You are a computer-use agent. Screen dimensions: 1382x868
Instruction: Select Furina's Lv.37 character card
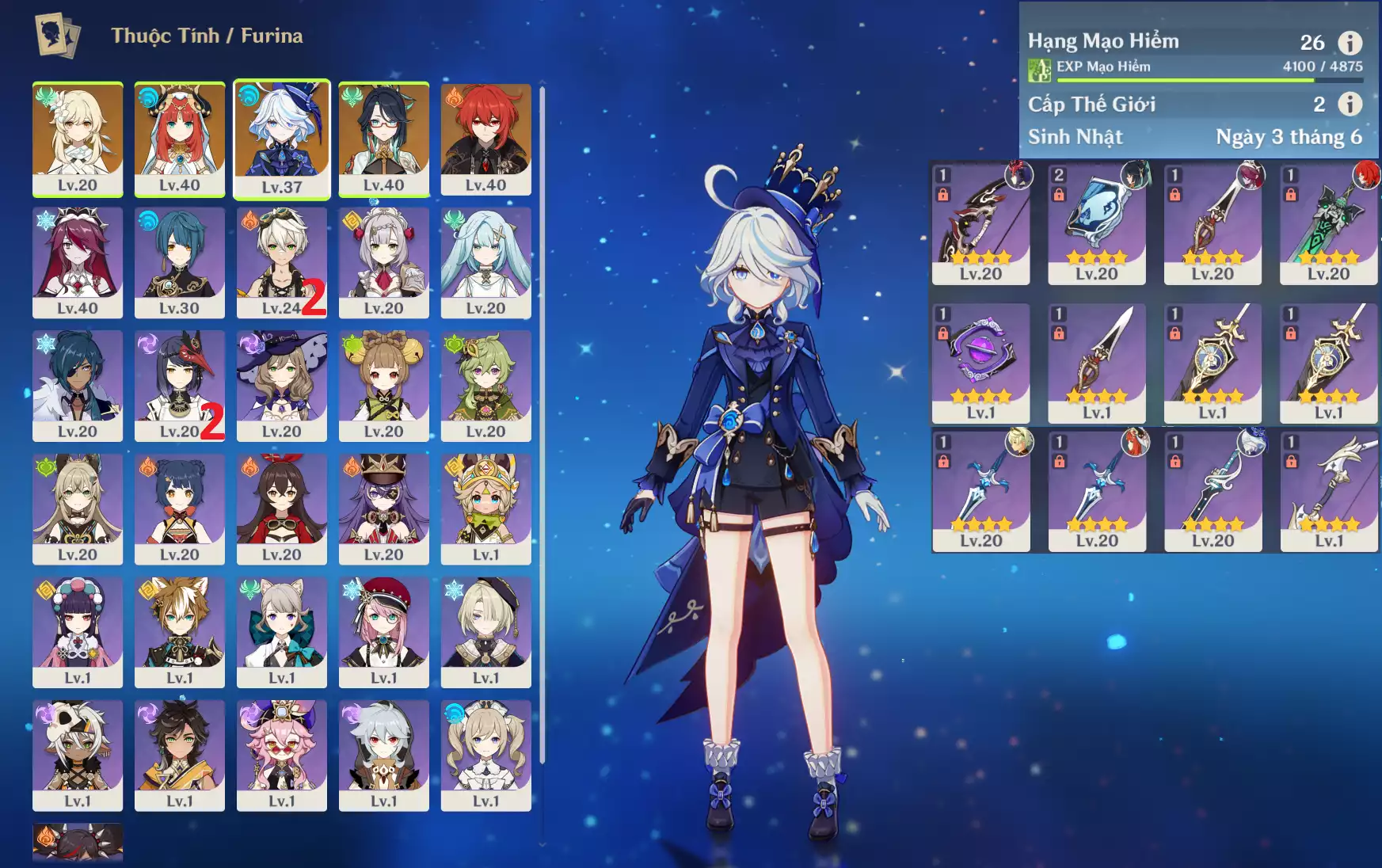(282, 139)
